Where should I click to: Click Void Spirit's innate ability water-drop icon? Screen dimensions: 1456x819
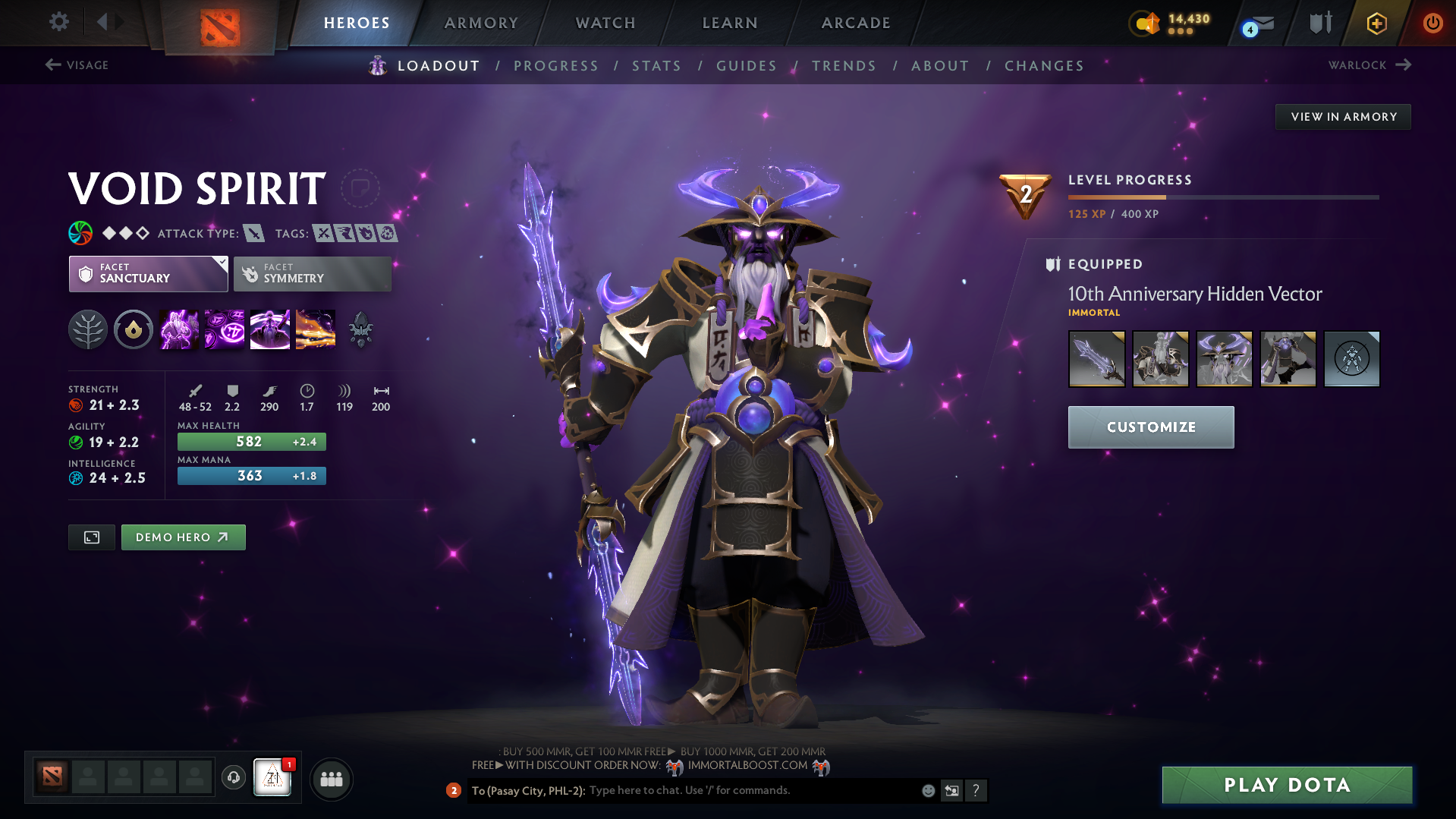tap(134, 329)
